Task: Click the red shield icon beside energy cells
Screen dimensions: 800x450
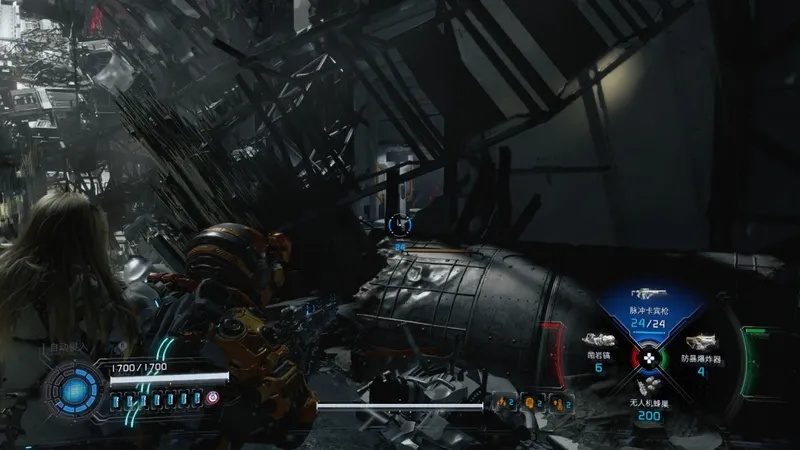Action: click(213, 397)
